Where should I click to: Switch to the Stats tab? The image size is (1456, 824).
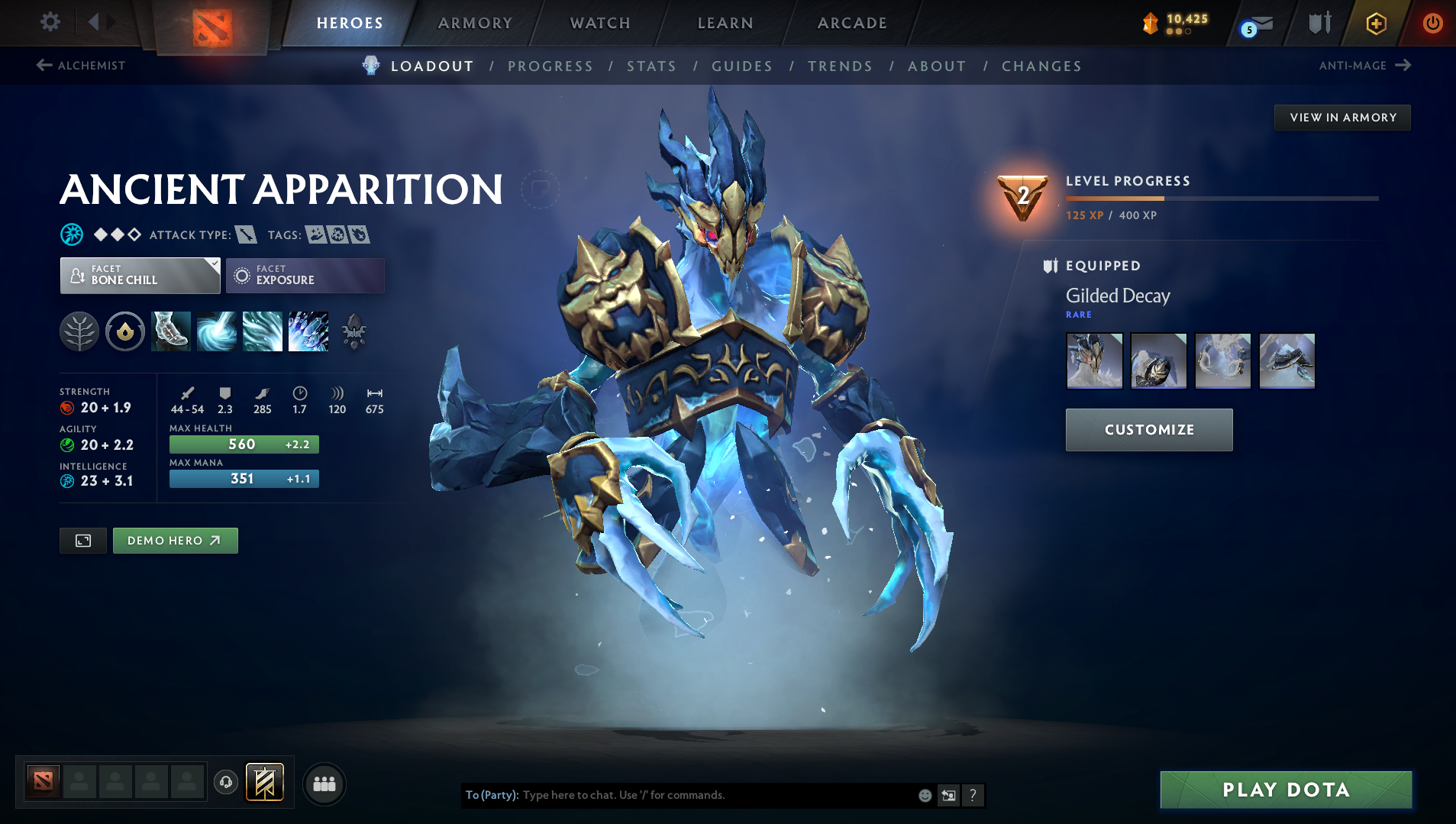(651, 66)
